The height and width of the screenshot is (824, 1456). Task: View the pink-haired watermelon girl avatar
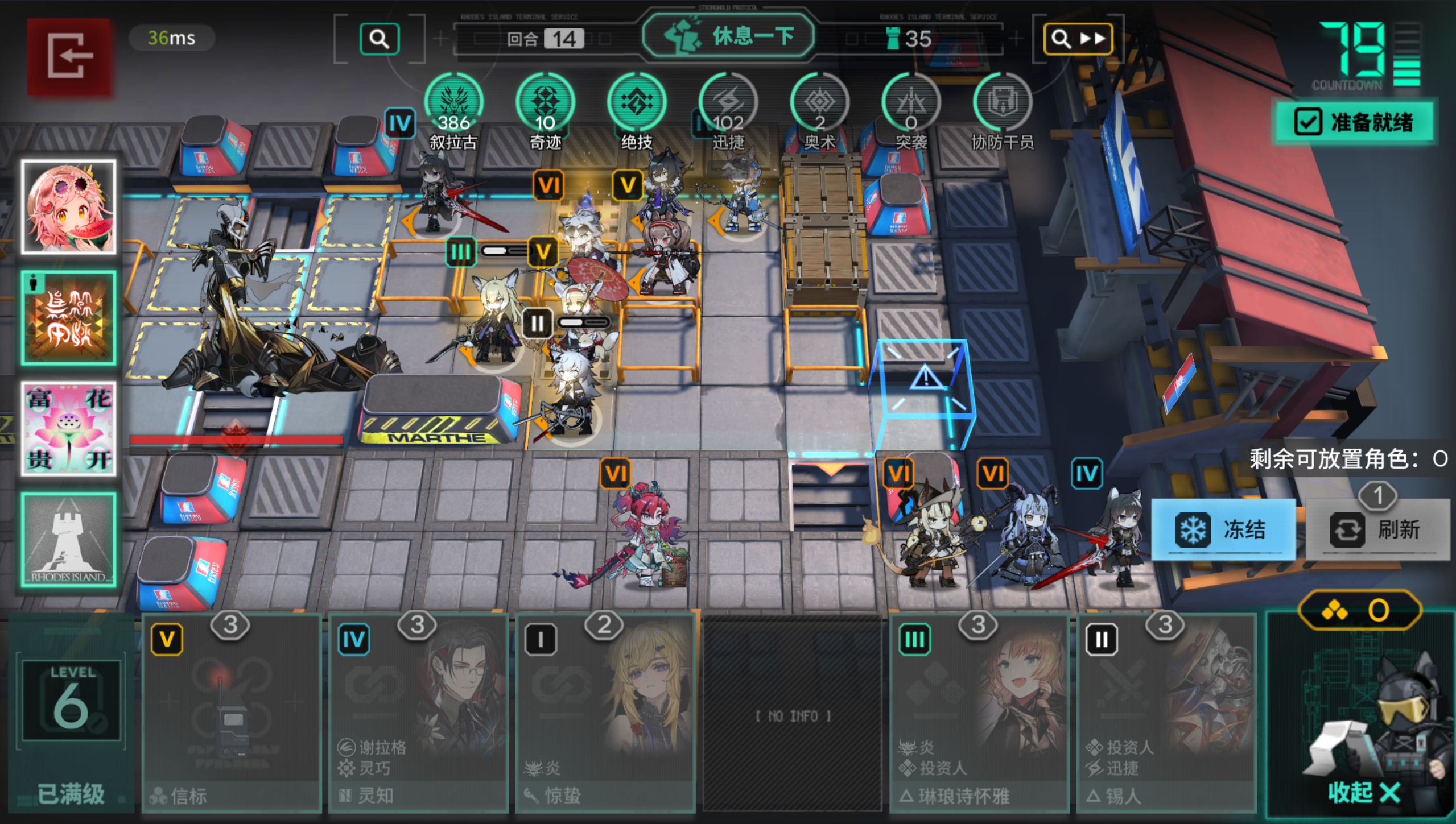coord(69,206)
